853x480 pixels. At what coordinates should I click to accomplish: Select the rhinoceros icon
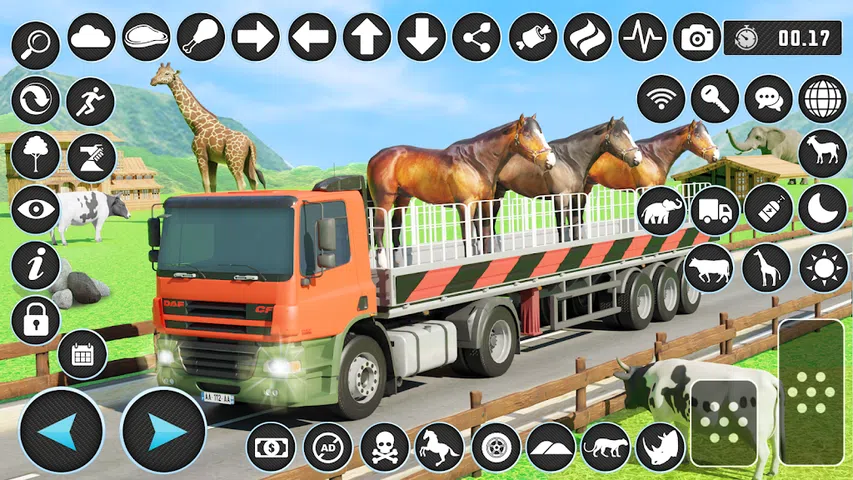(x=661, y=447)
